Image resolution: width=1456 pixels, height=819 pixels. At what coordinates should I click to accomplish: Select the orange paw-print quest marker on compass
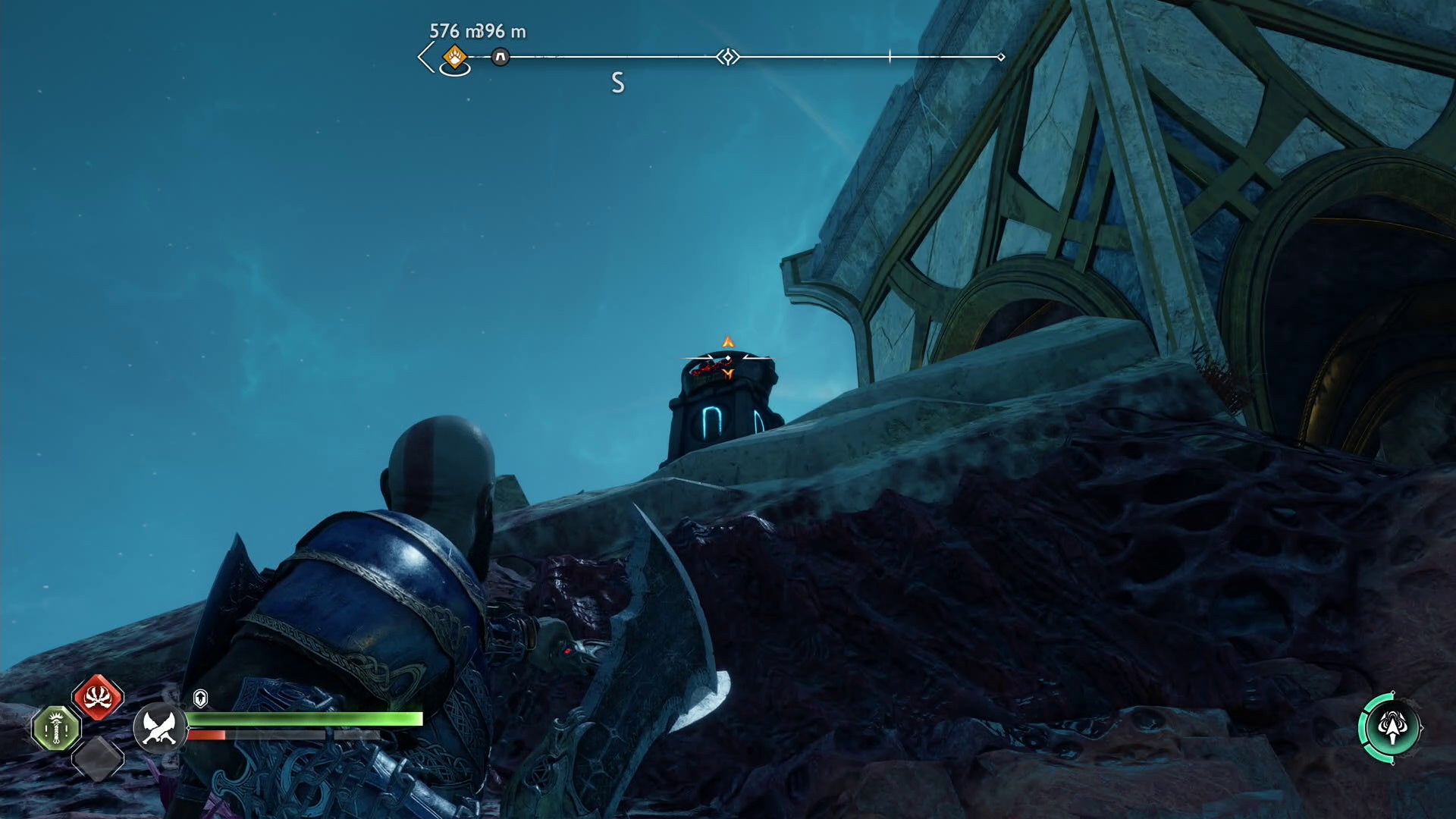tap(454, 56)
